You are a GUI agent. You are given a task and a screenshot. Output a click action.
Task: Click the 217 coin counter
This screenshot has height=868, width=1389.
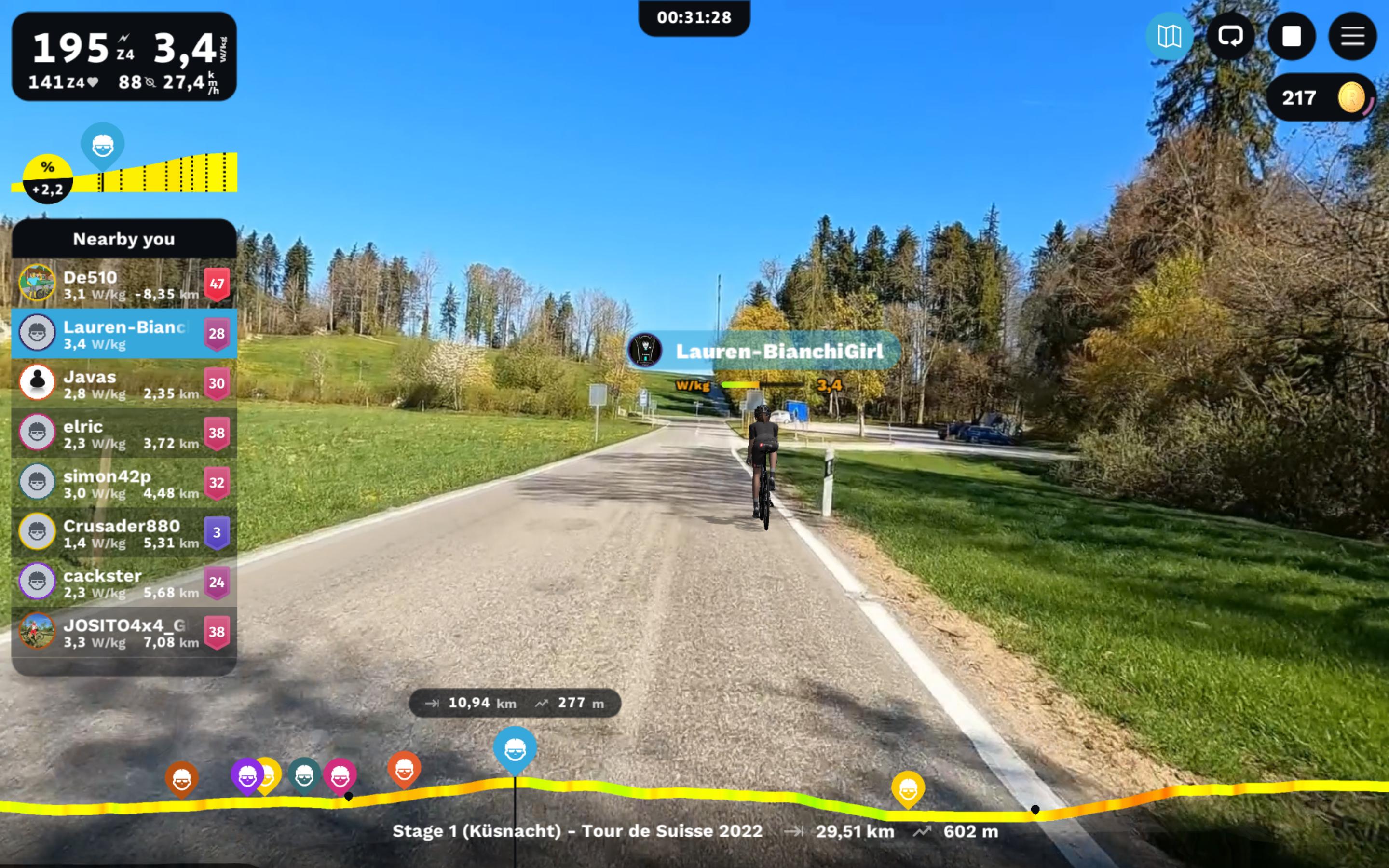coord(1320,97)
